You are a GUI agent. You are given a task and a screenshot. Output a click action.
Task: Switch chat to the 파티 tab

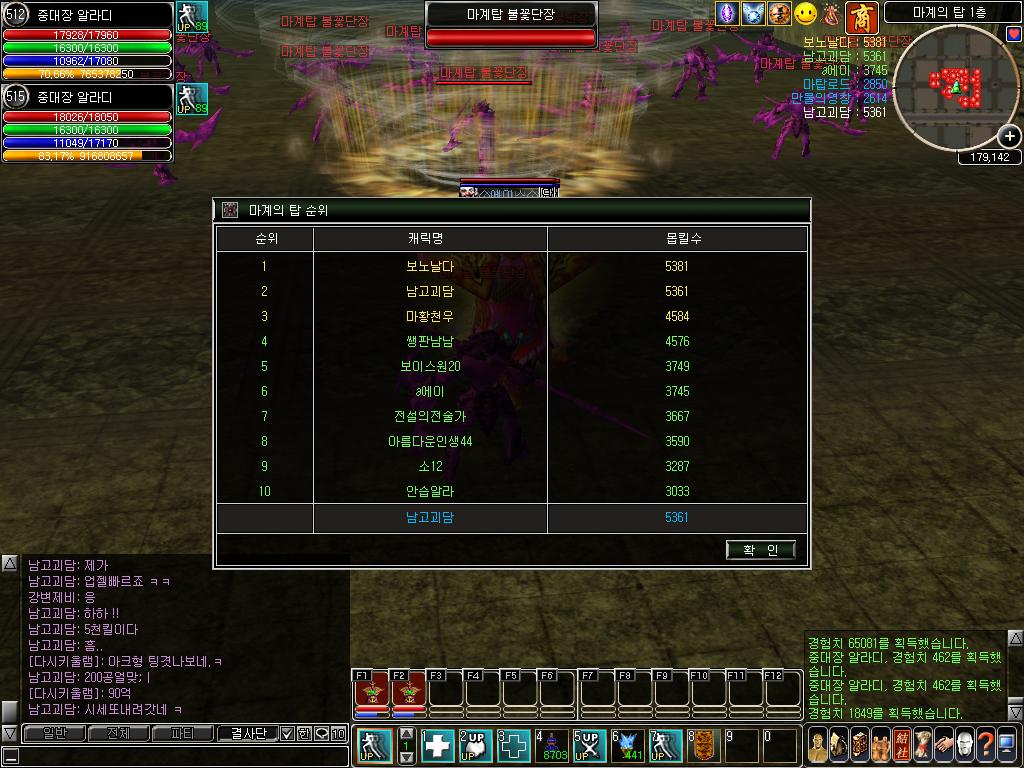point(182,734)
